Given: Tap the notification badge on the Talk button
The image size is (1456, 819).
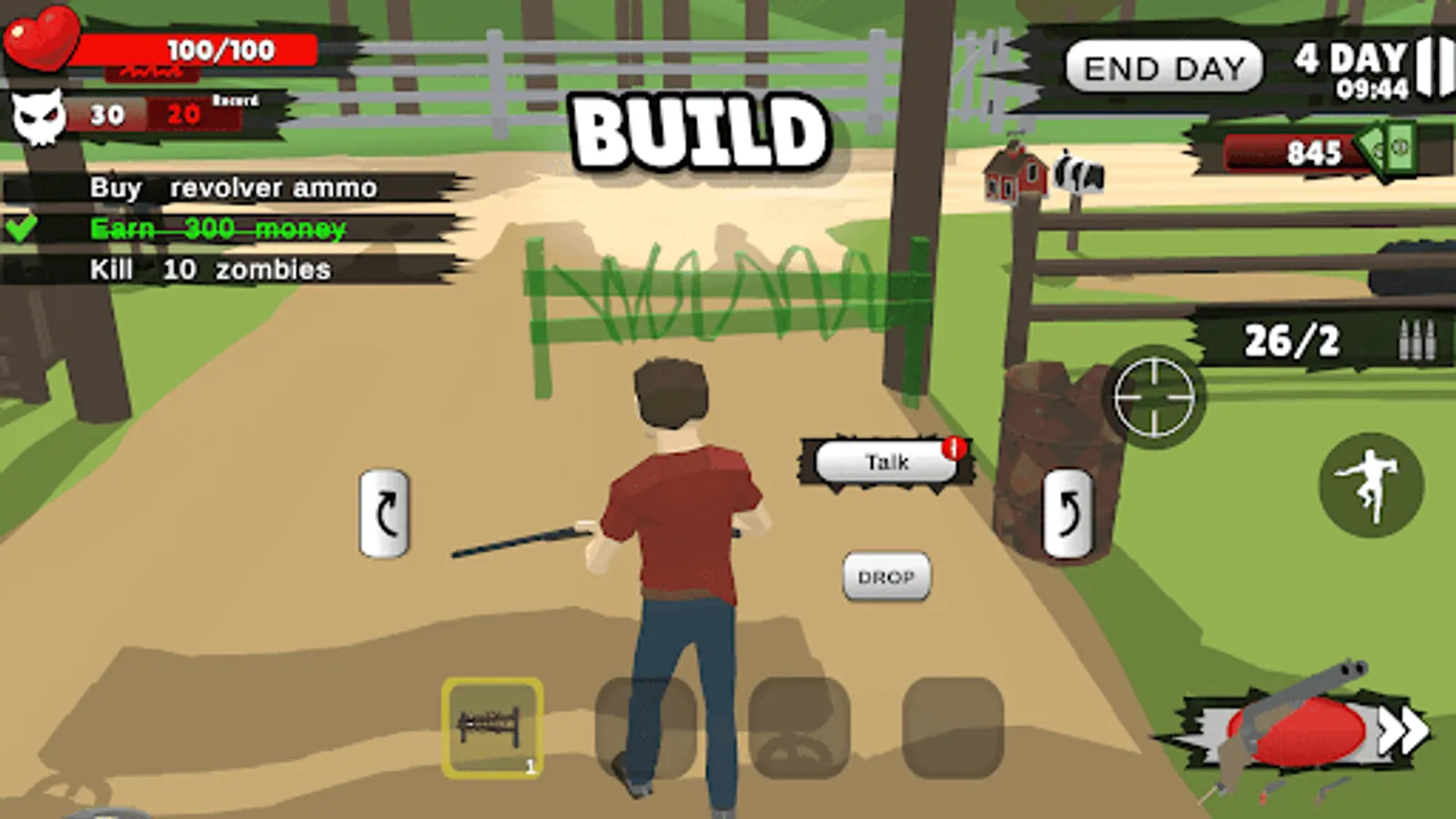Looking at the screenshot, I should 955,449.
